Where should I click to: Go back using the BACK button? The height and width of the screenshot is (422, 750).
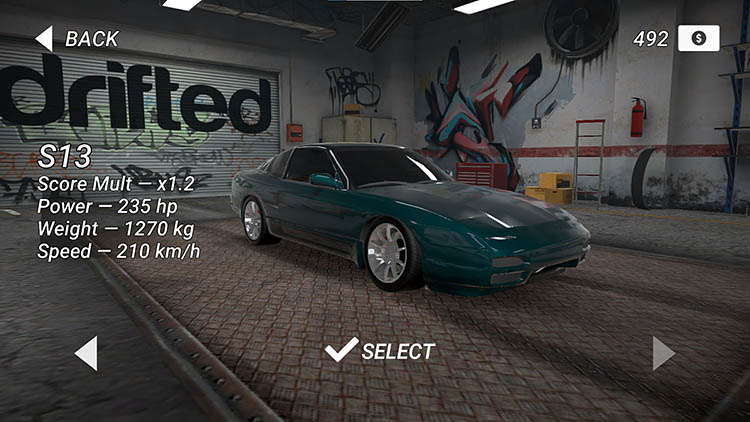pos(77,39)
